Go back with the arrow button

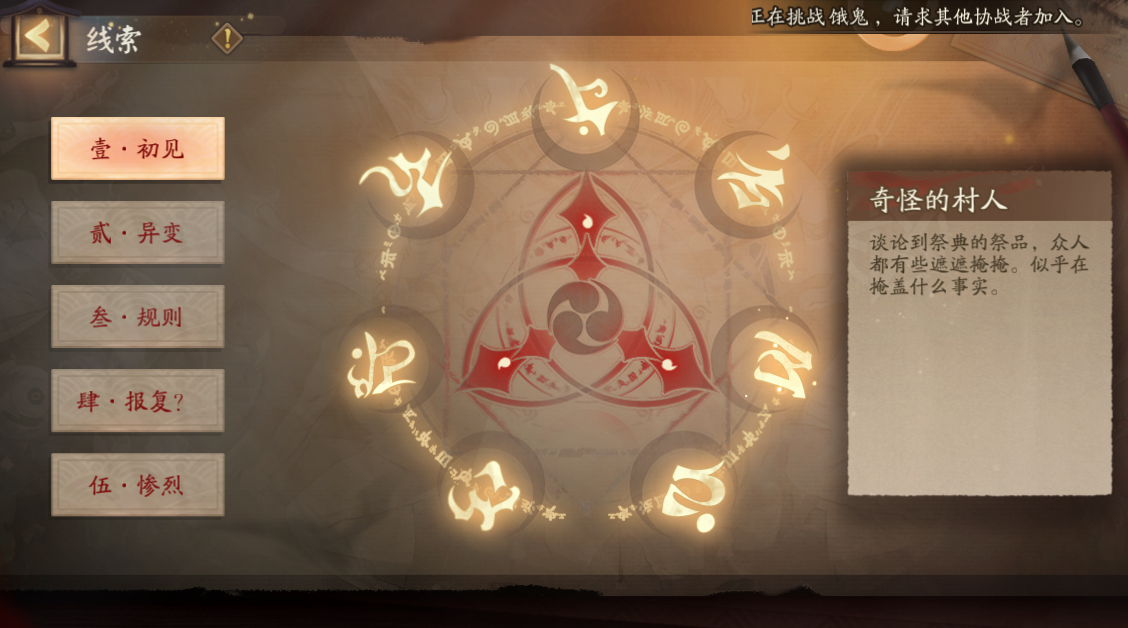[x=38, y=37]
